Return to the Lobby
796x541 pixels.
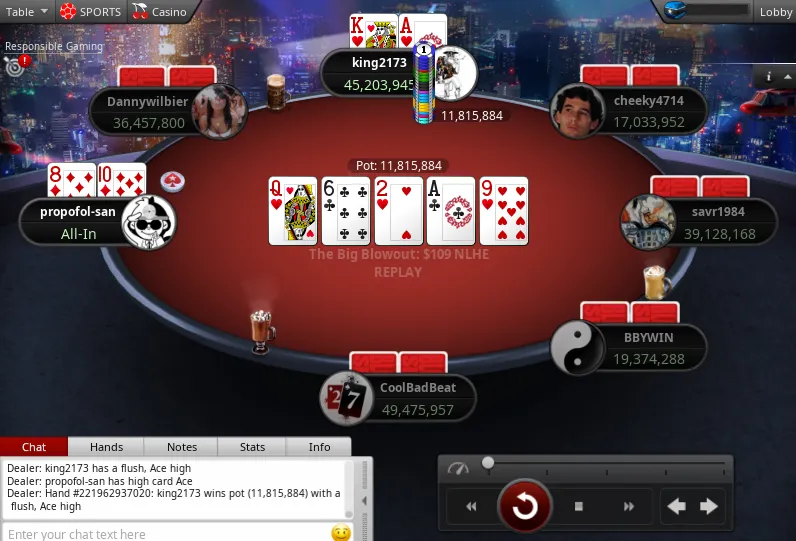(775, 12)
